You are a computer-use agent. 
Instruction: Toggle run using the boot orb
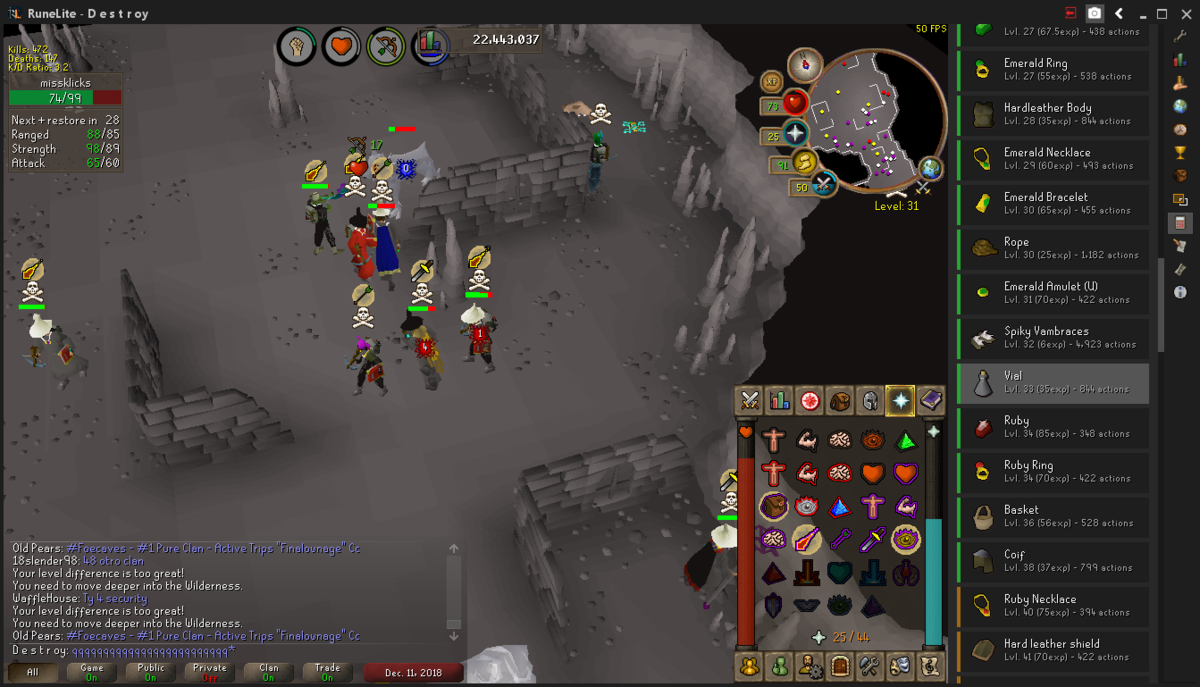coord(804,162)
